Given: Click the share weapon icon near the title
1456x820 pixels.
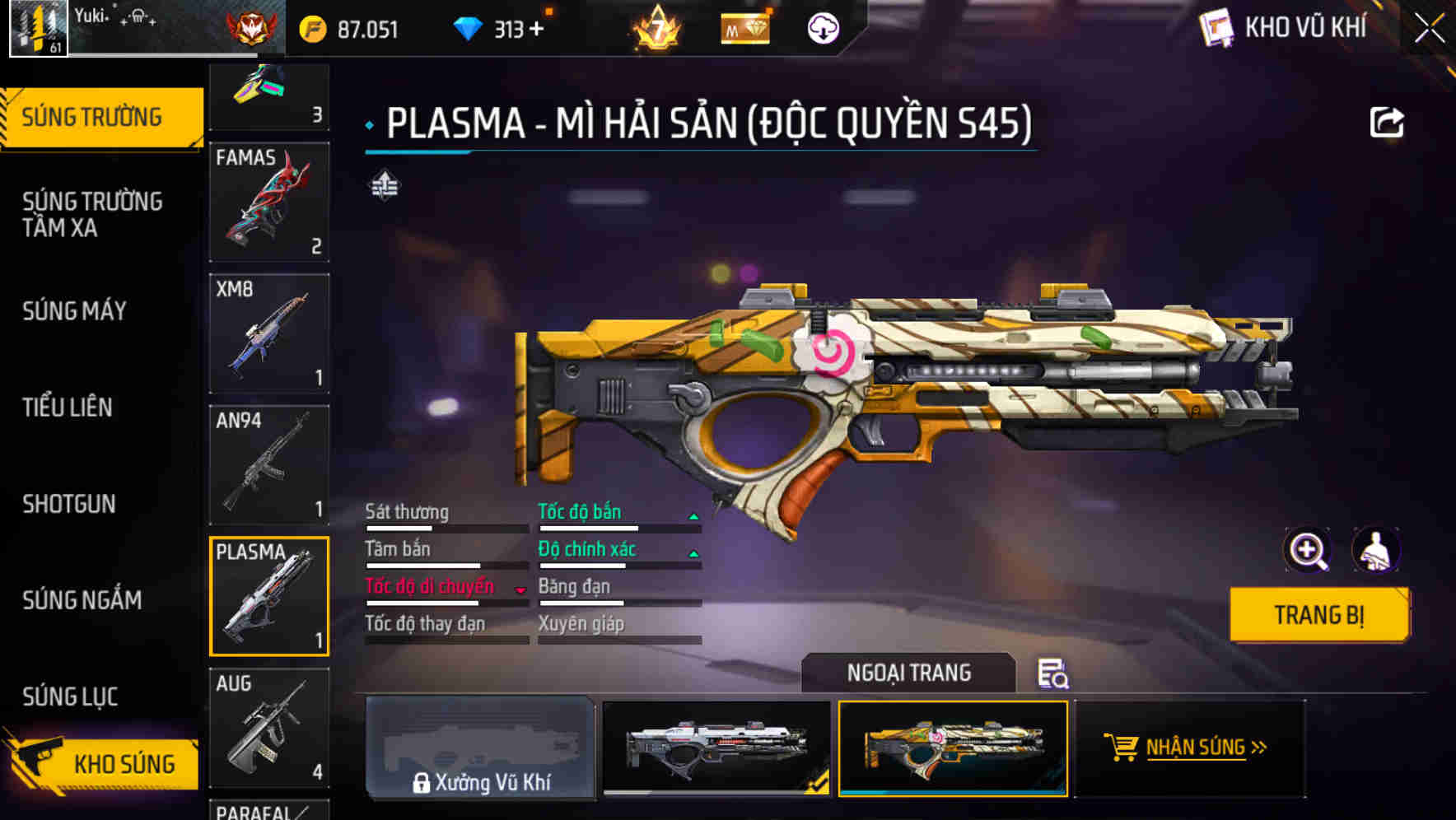Looking at the screenshot, I should (x=1388, y=122).
